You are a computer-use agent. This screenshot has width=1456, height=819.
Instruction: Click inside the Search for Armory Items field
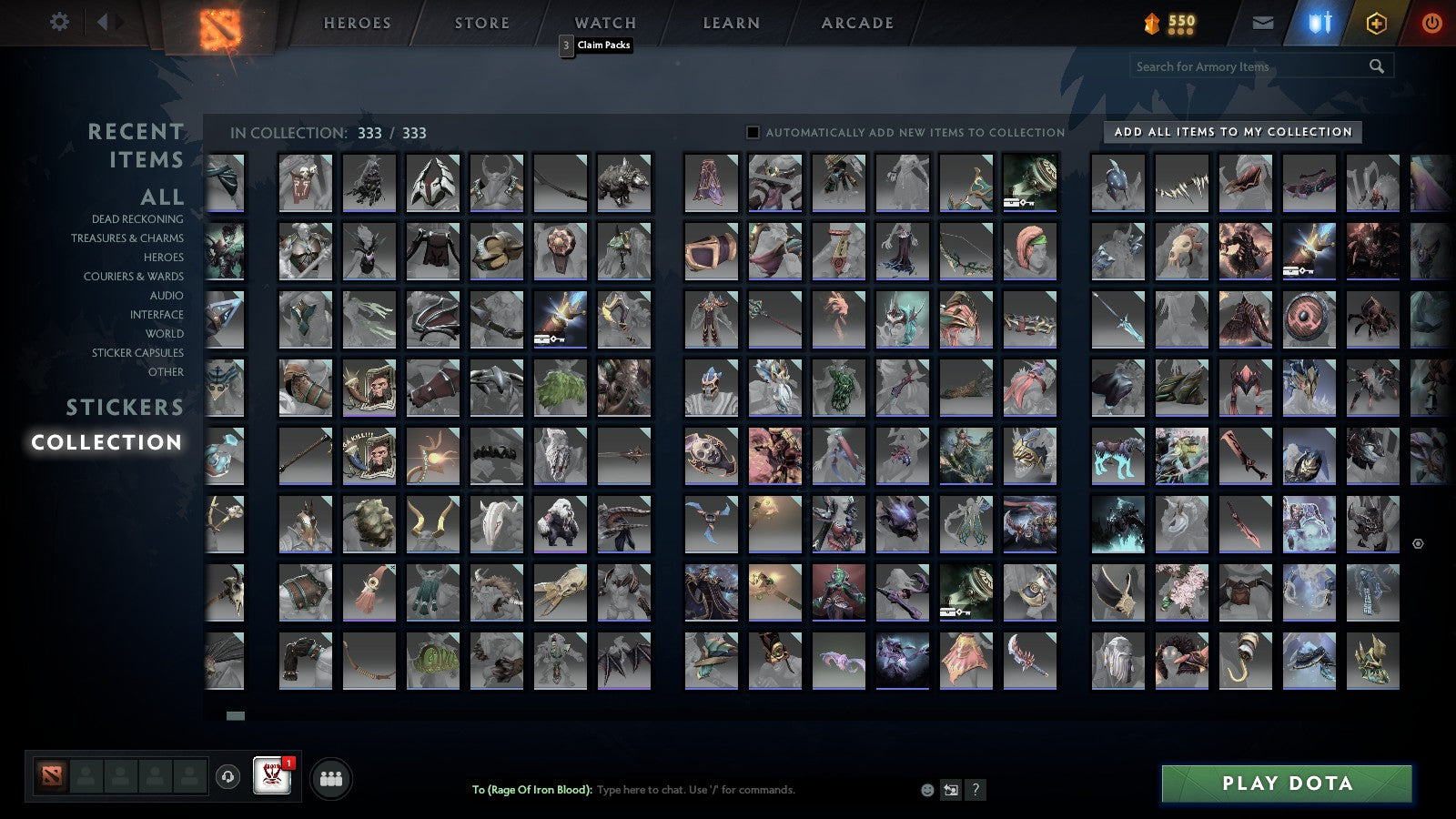click(x=1247, y=66)
